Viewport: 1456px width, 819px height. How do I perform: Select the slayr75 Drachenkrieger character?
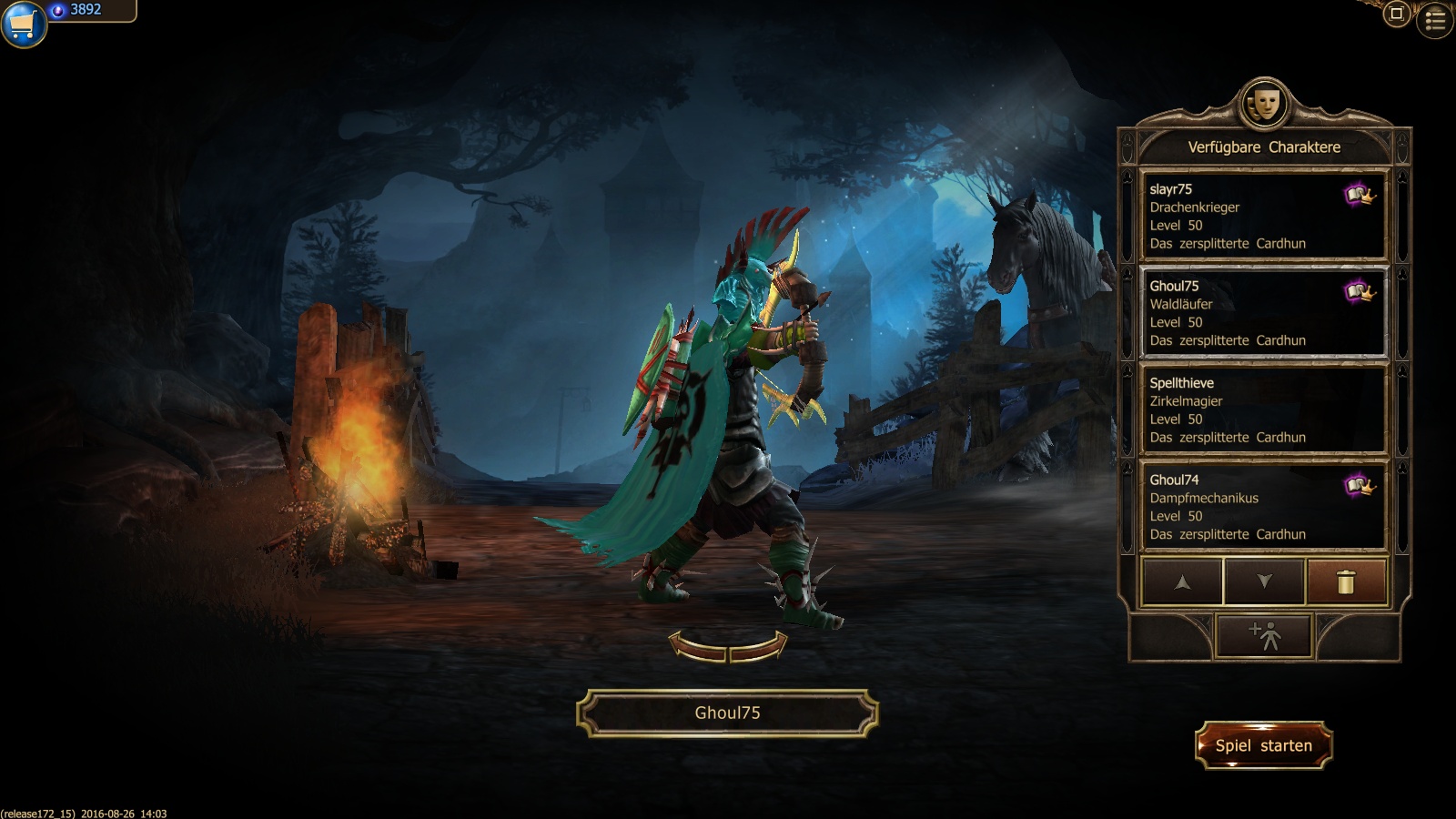(1263, 216)
